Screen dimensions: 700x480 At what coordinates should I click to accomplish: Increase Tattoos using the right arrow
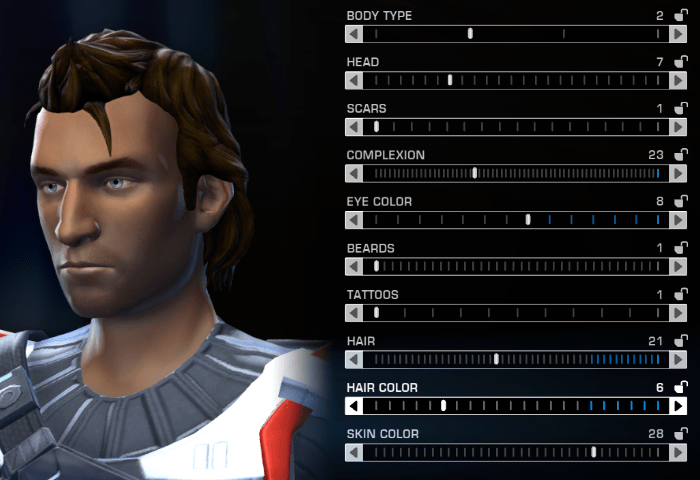(679, 313)
